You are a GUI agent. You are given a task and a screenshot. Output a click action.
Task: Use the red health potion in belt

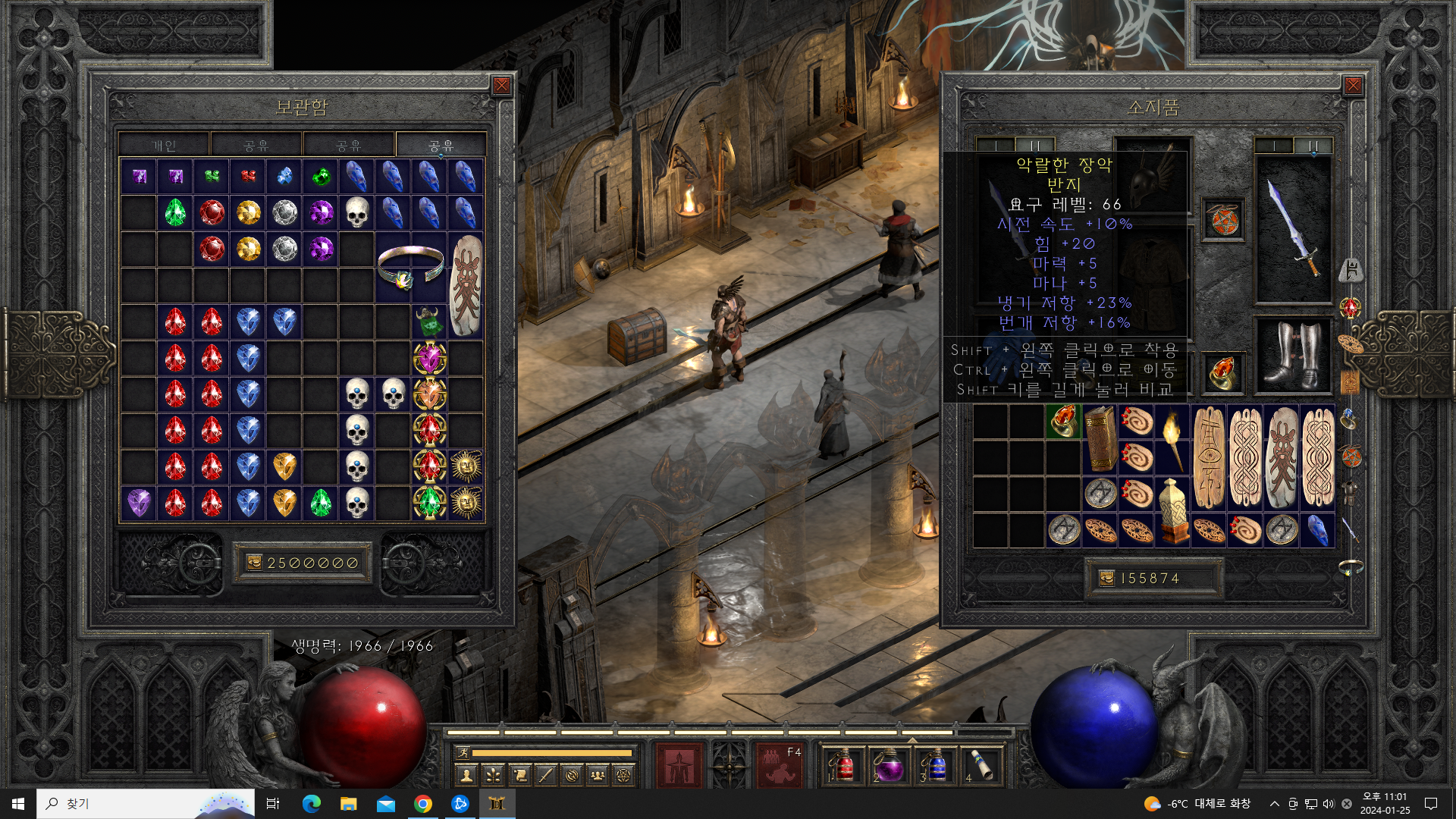click(845, 764)
